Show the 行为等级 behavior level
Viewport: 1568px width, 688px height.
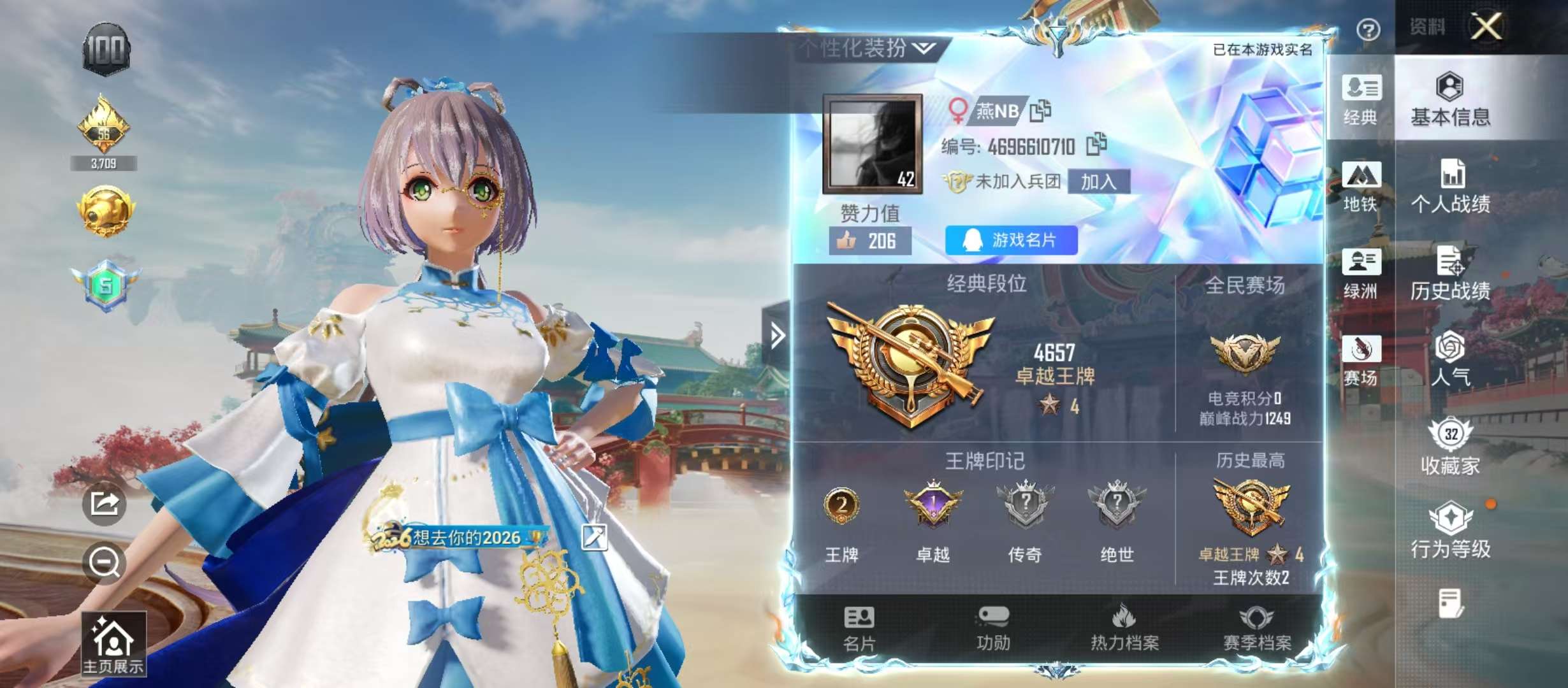coord(1450,531)
